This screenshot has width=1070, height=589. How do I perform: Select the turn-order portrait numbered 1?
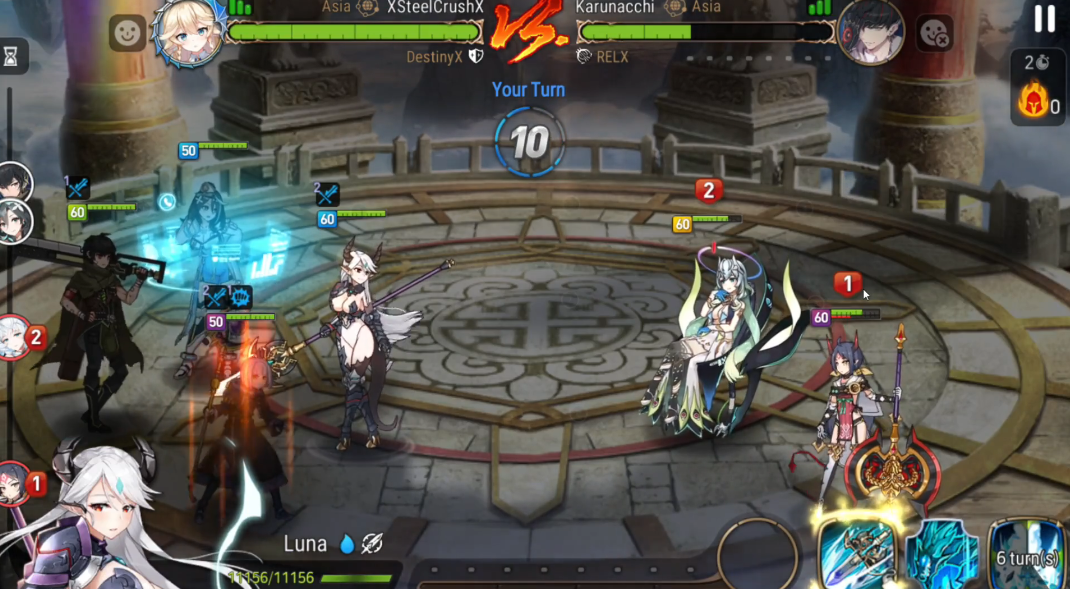[x=14, y=484]
